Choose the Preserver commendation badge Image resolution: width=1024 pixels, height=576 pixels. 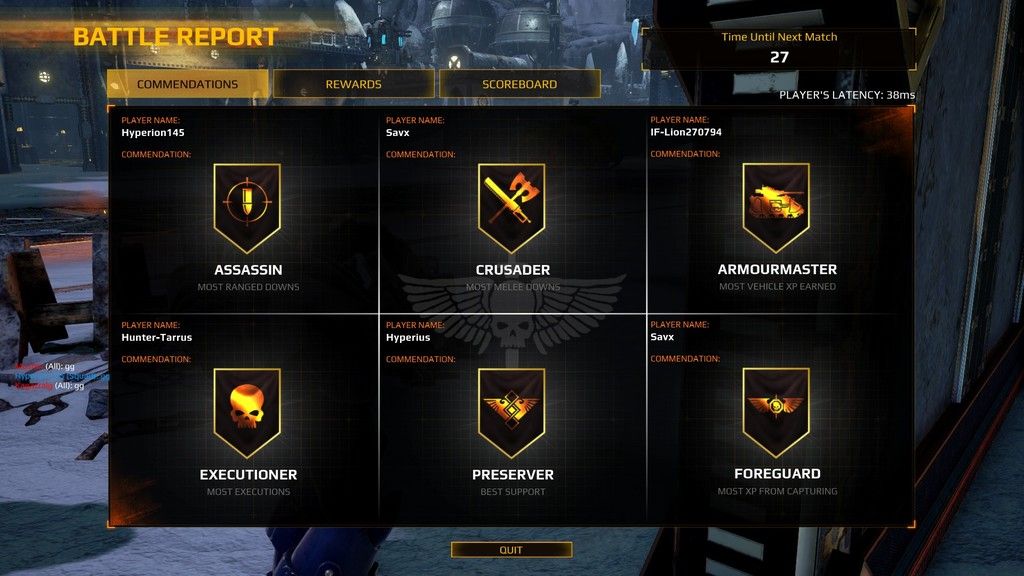coord(511,412)
